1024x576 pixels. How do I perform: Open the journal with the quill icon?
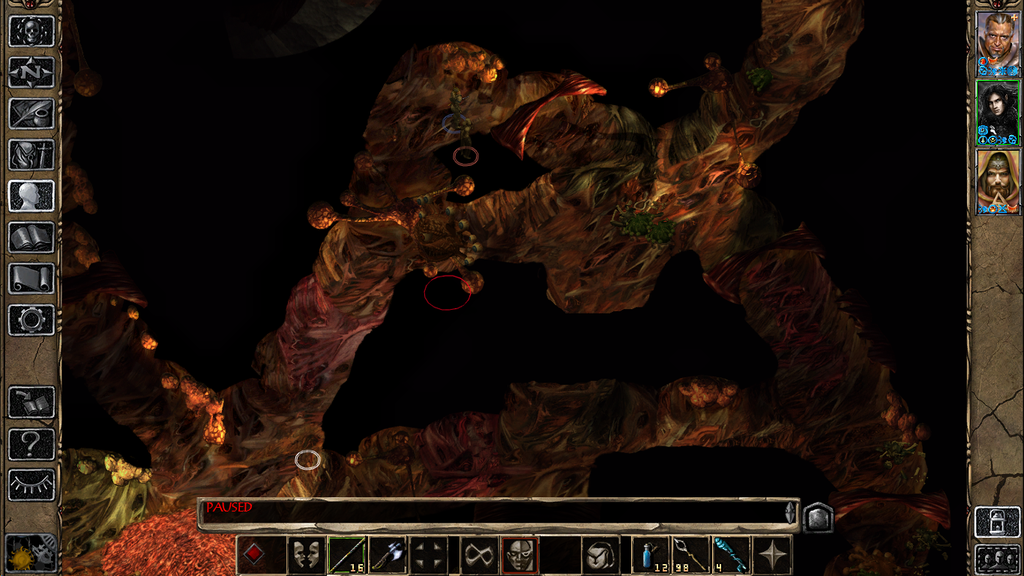31,113
